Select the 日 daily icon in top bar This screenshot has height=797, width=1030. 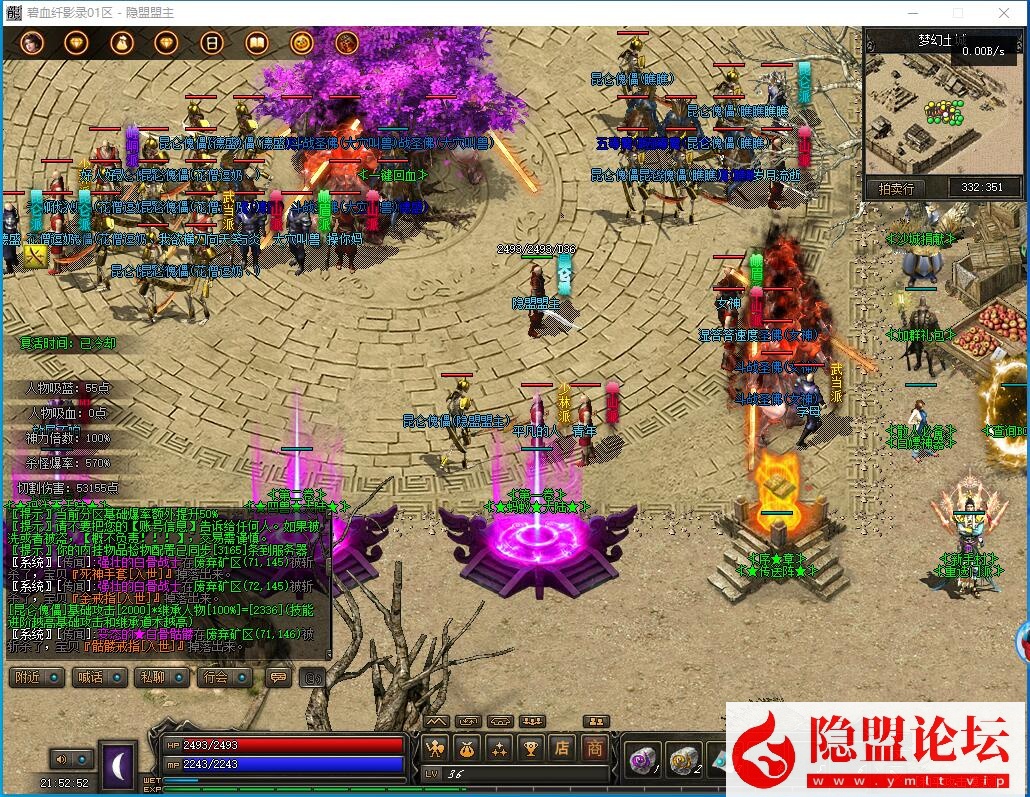(x=211, y=43)
